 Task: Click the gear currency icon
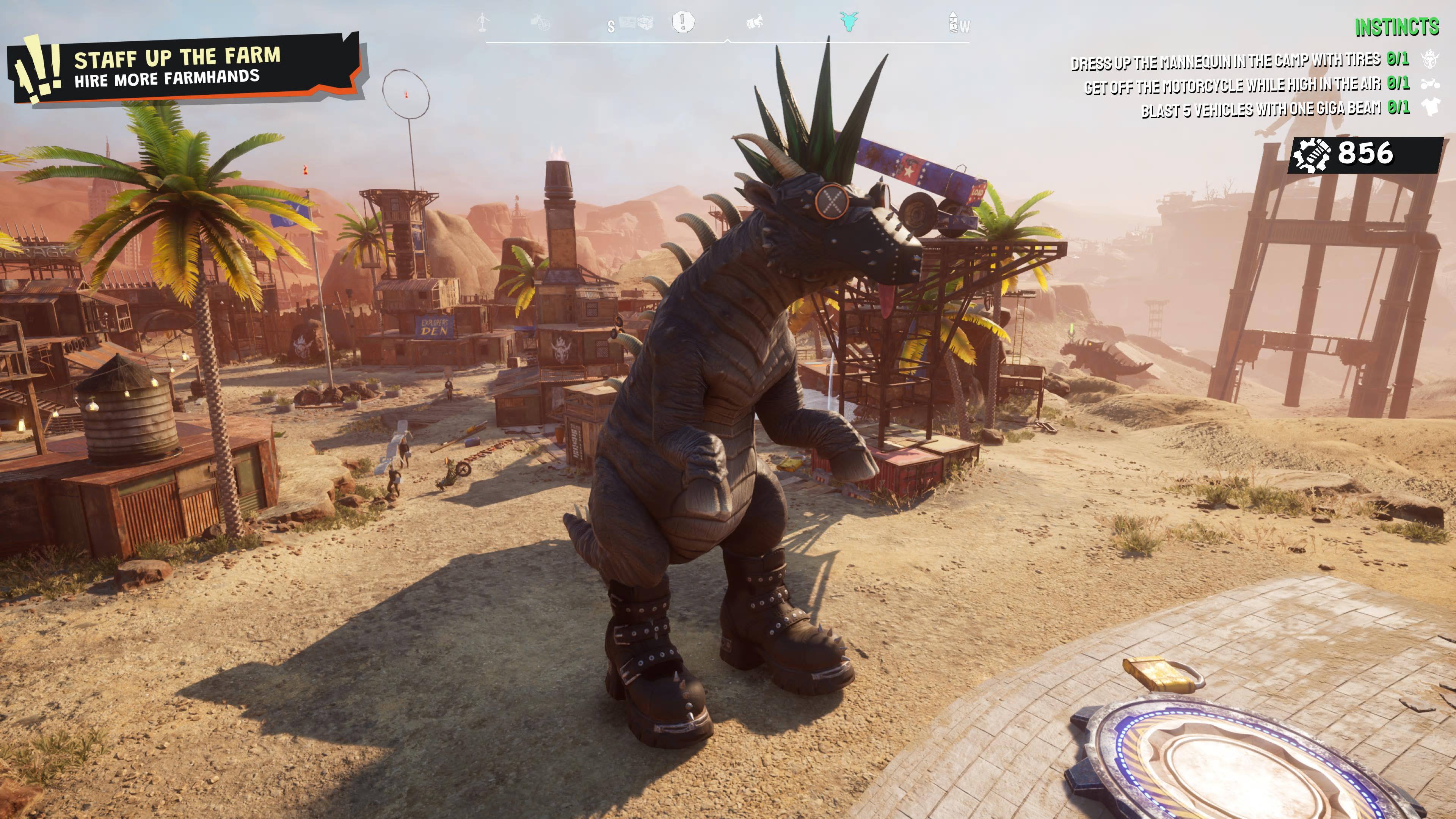coord(1311,155)
